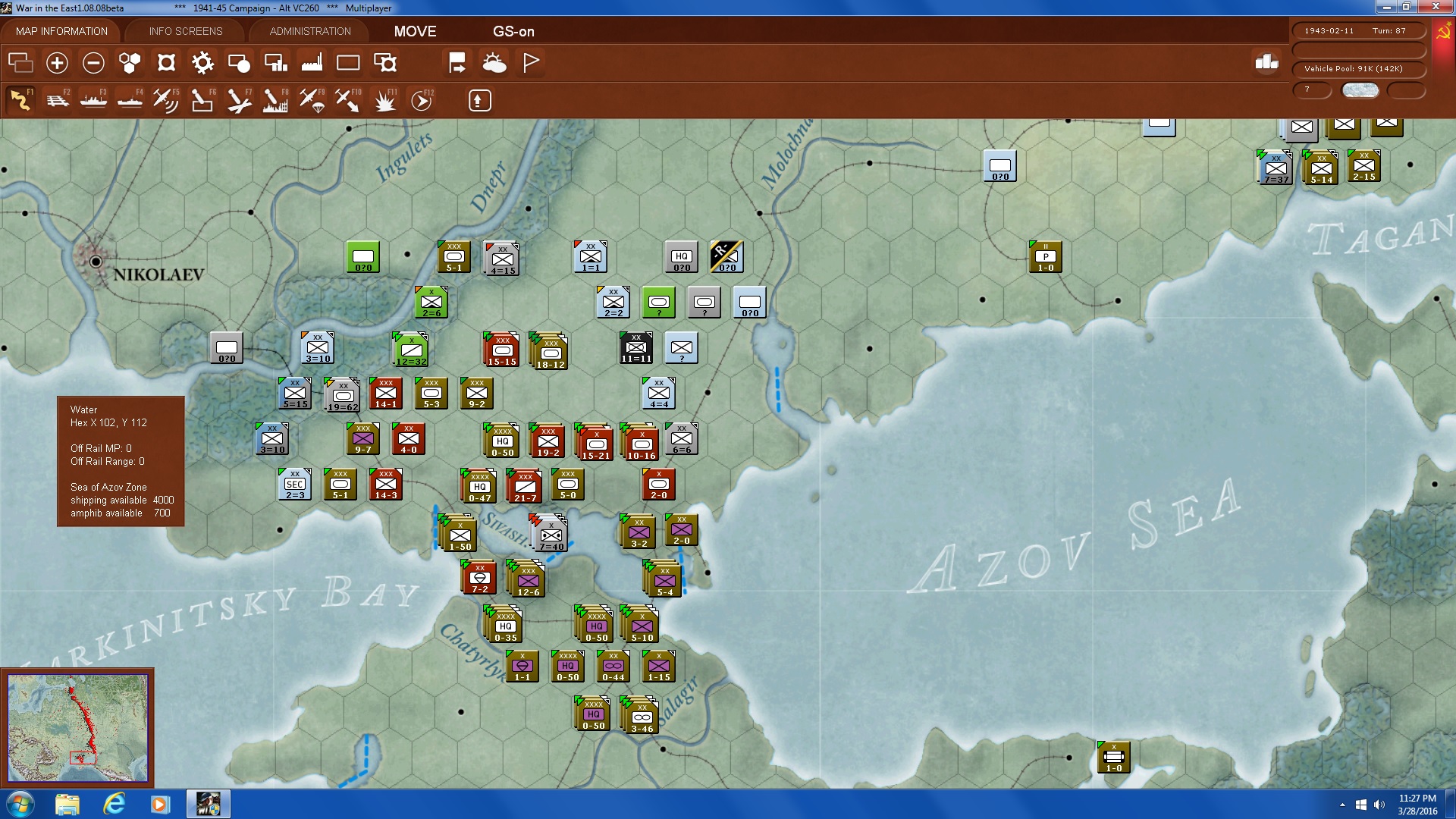Click the Vehicle Pool 91K display

[x=1358, y=68]
